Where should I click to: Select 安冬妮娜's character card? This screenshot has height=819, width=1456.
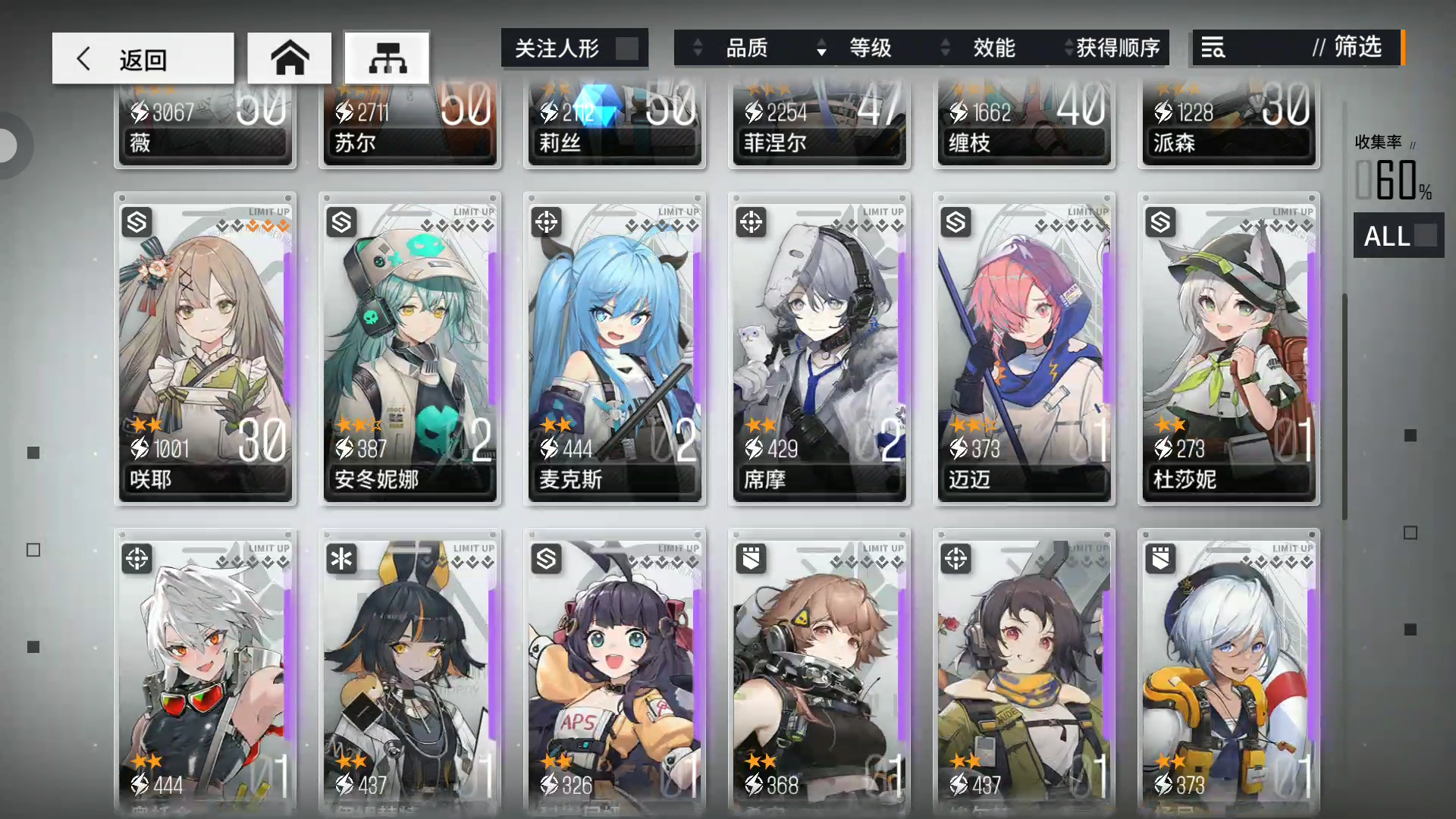tap(409, 349)
